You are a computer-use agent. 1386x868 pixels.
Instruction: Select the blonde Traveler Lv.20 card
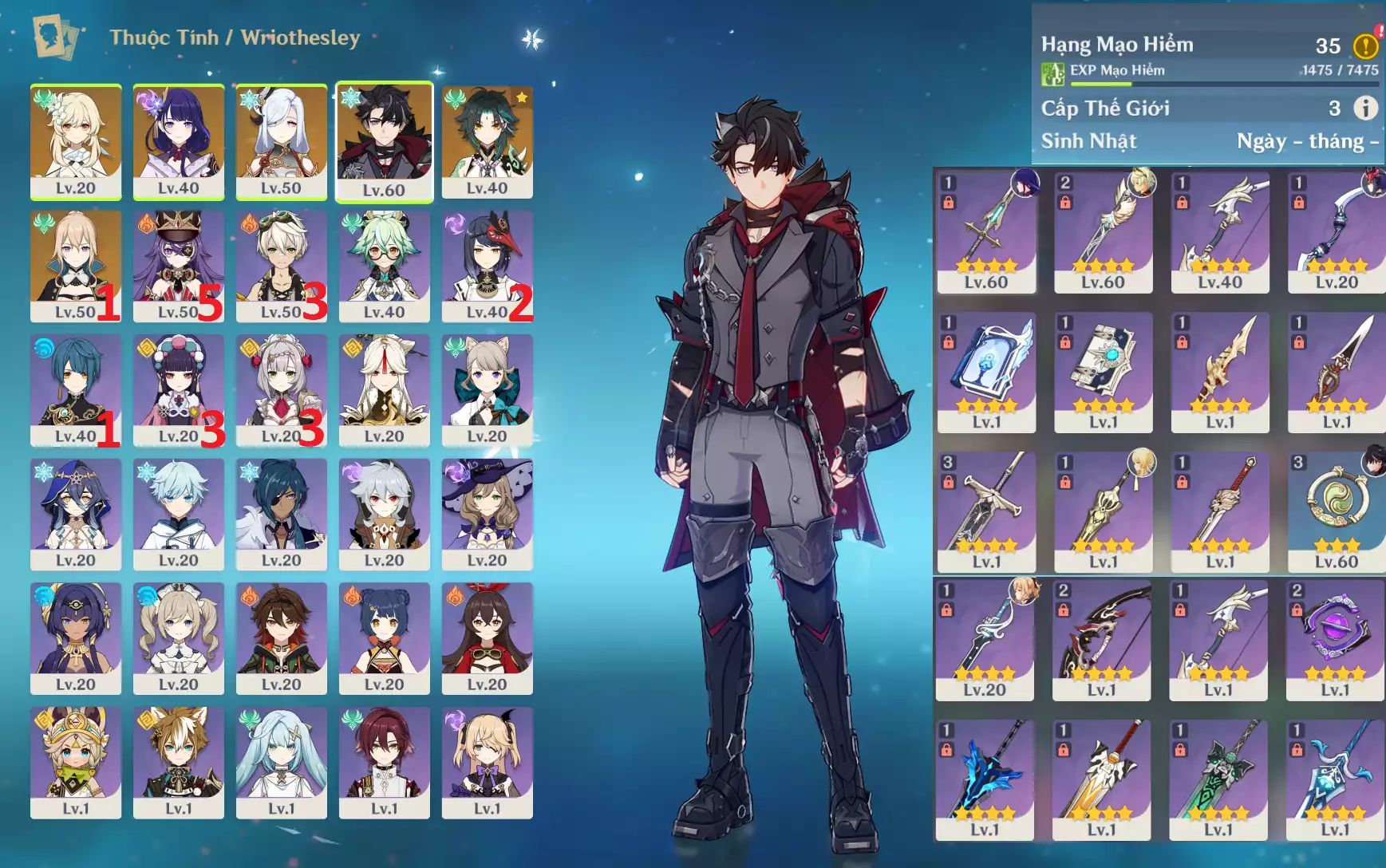tap(76, 142)
